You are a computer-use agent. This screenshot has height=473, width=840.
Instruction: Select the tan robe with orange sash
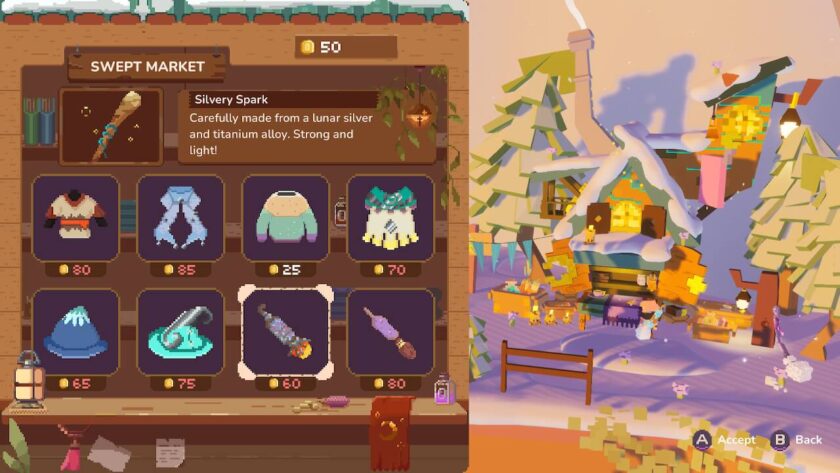[76, 218]
